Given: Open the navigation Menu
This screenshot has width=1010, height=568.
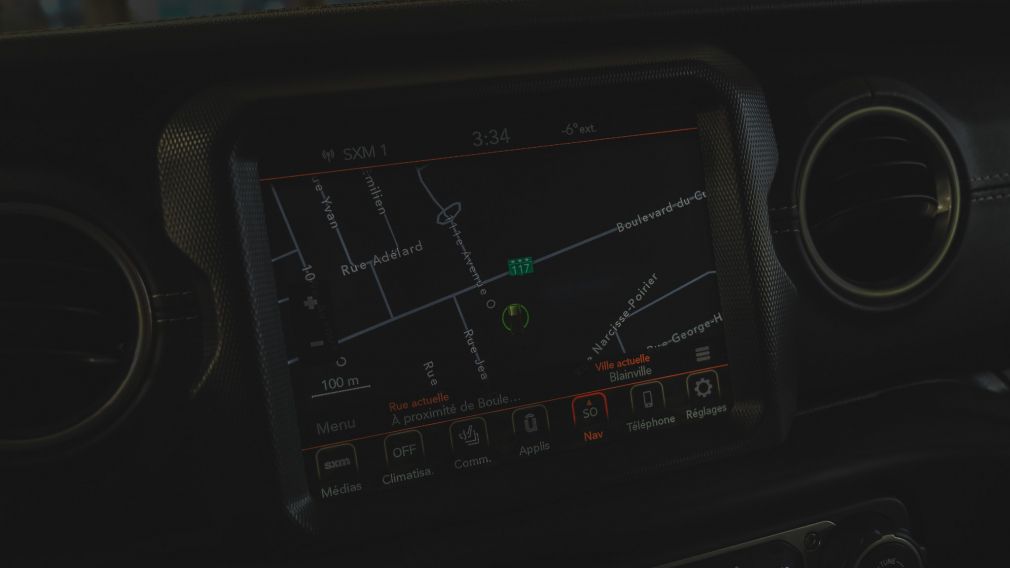Looking at the screenshot, I should point(335,426).
